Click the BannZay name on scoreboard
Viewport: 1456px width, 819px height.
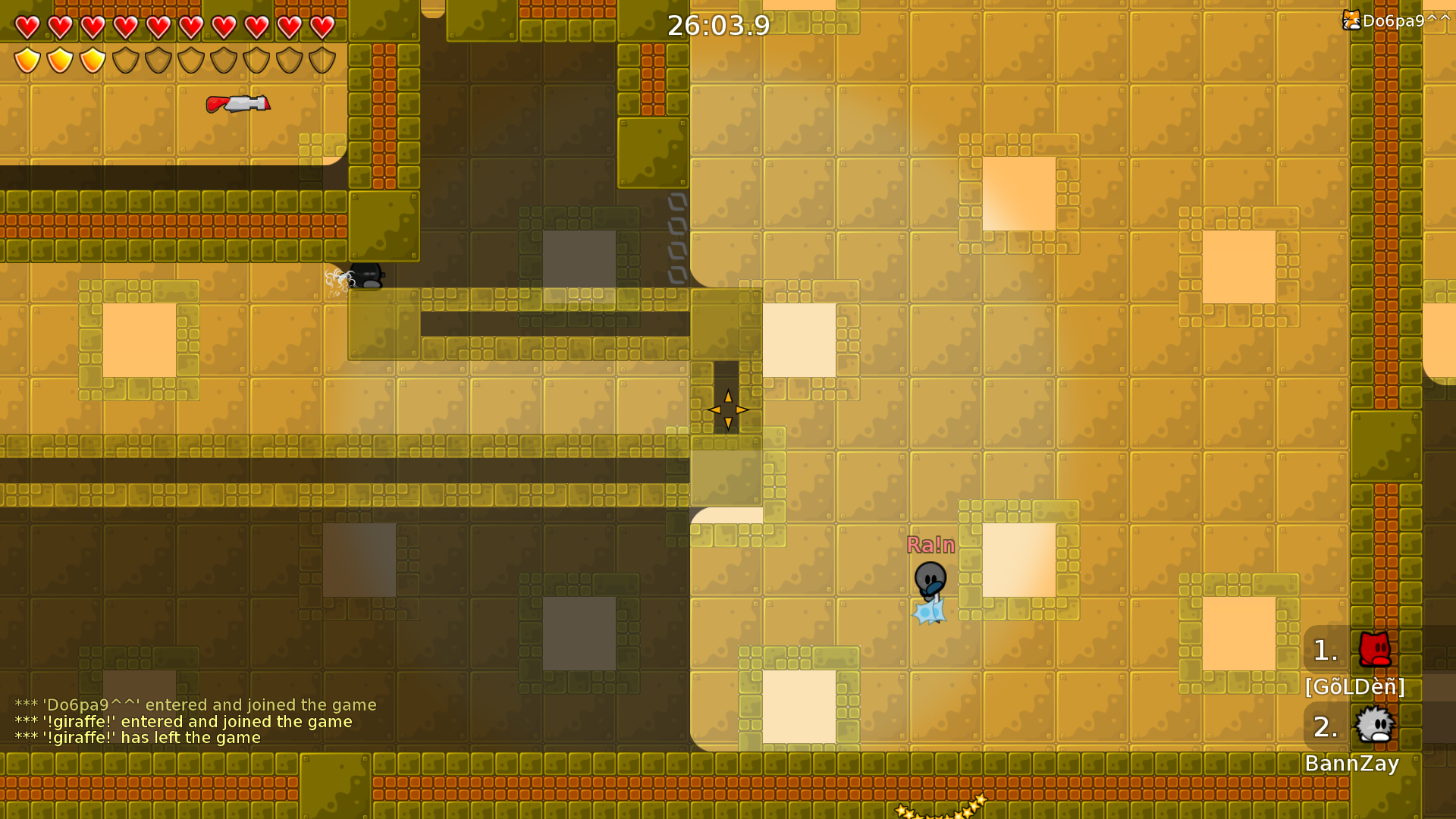point(1354,764)
